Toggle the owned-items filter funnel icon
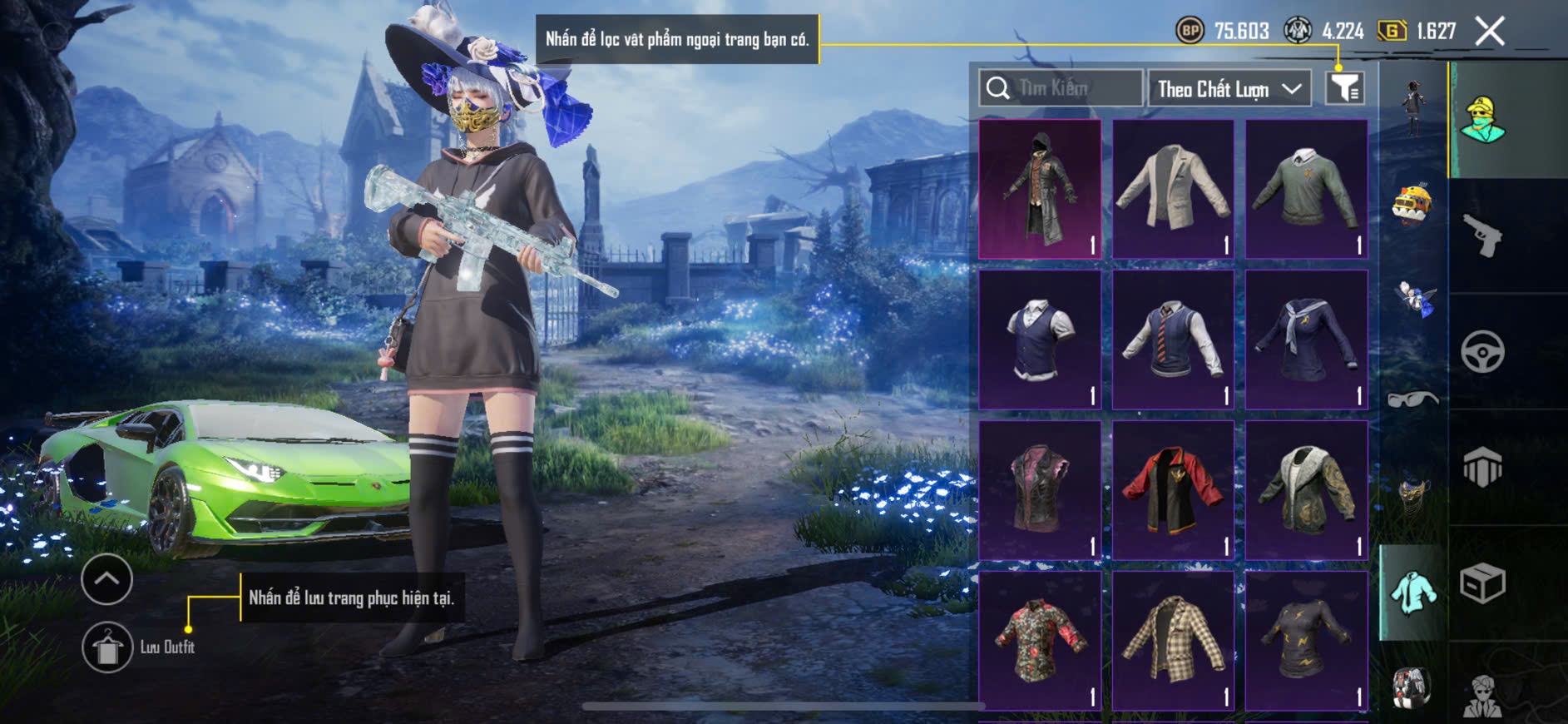The width and height of the screenshot is (1568, 724). pyautogui.click(x=1344, y=87)
